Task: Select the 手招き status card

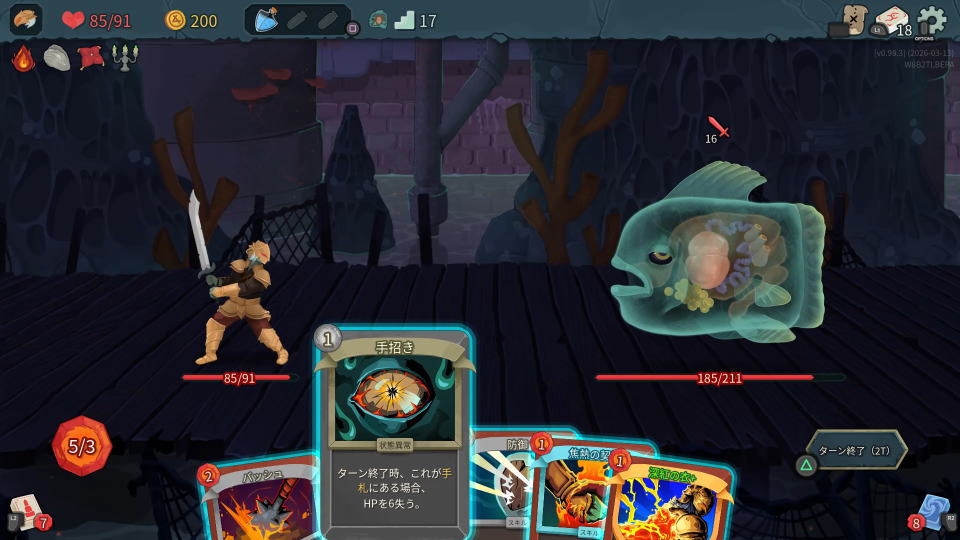Action: (x=394, y=432)
